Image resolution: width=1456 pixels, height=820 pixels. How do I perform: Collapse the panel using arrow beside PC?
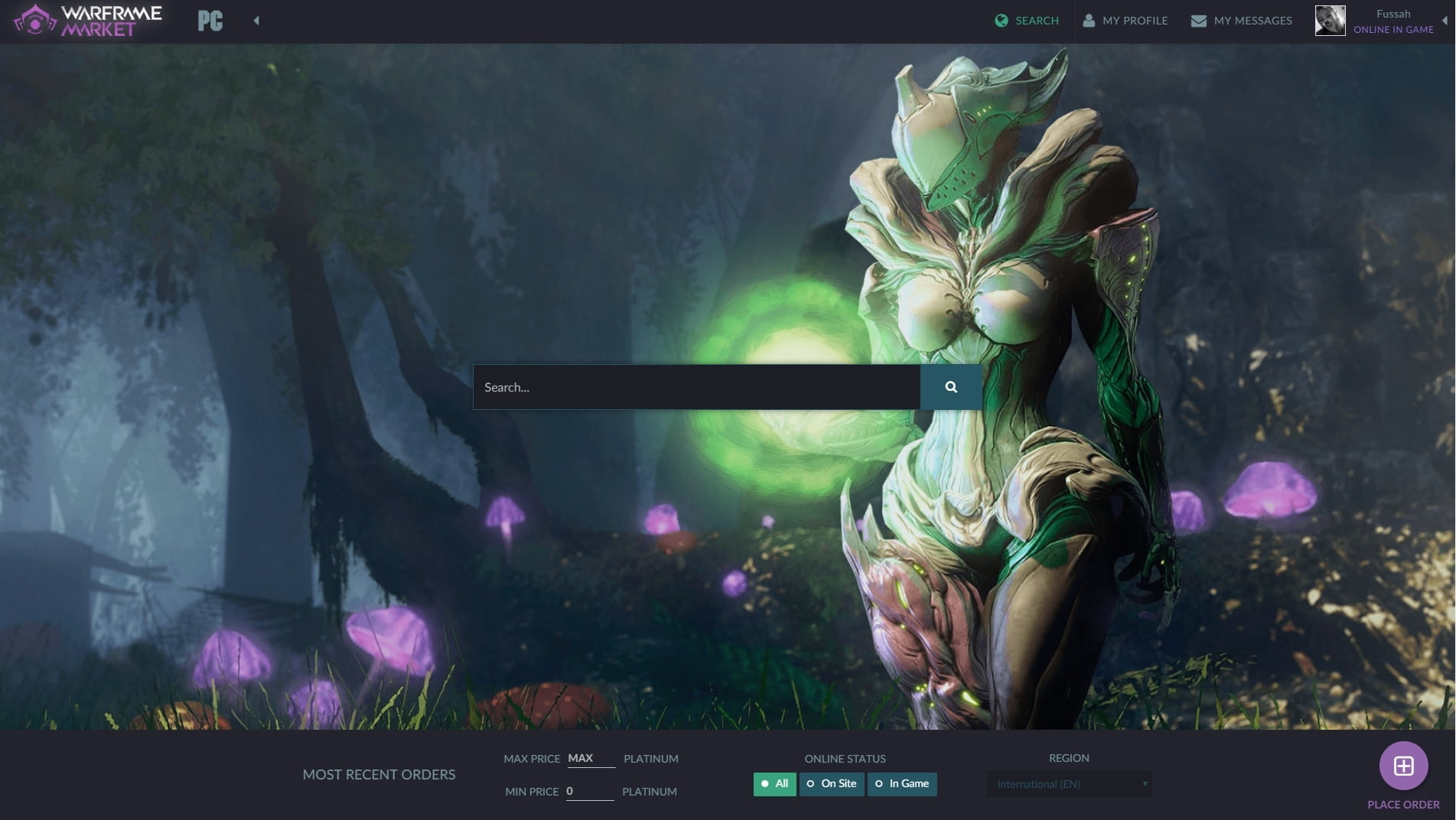(256, 21)
